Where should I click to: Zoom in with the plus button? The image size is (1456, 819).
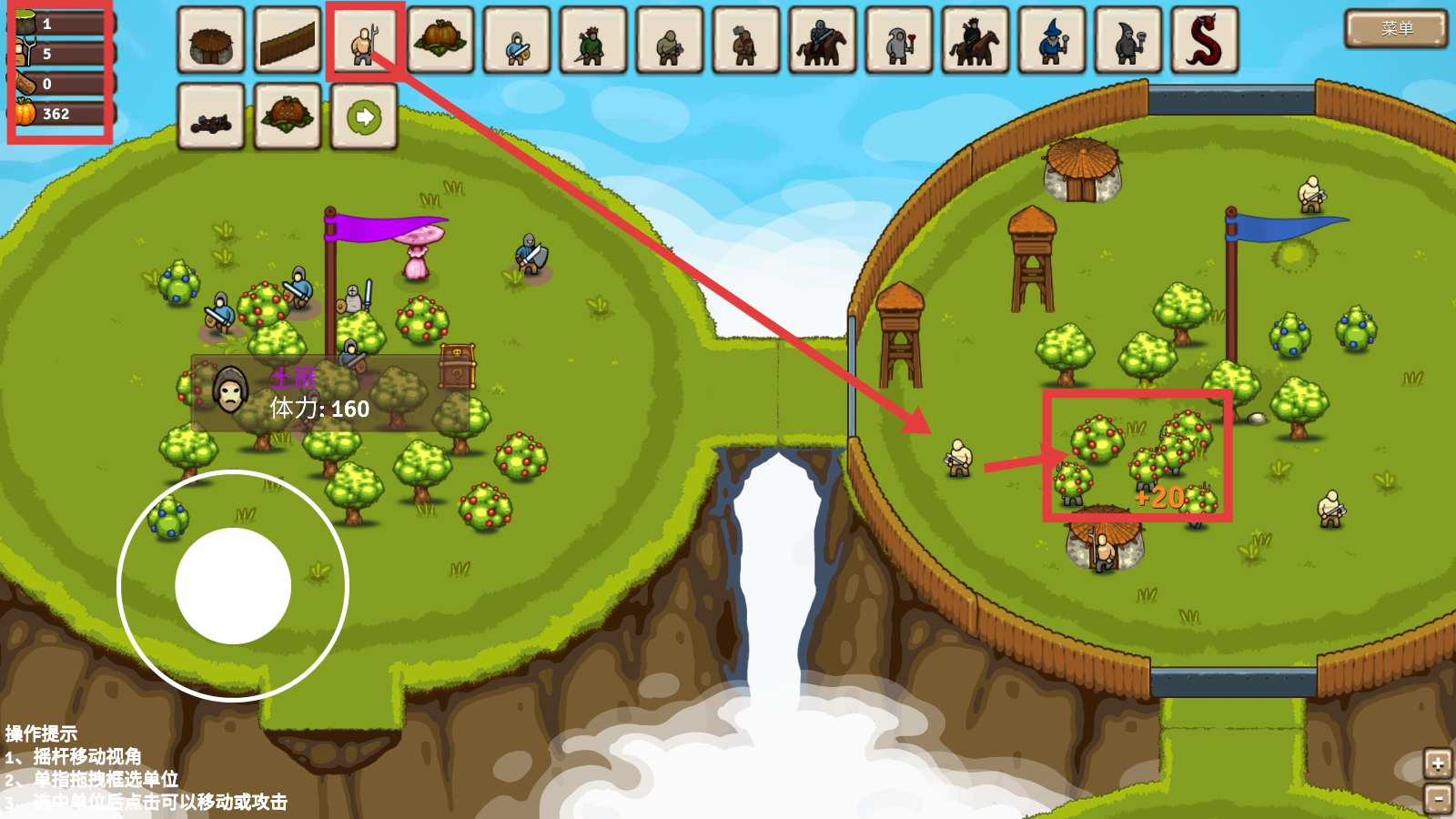(x=1438, y=764)
